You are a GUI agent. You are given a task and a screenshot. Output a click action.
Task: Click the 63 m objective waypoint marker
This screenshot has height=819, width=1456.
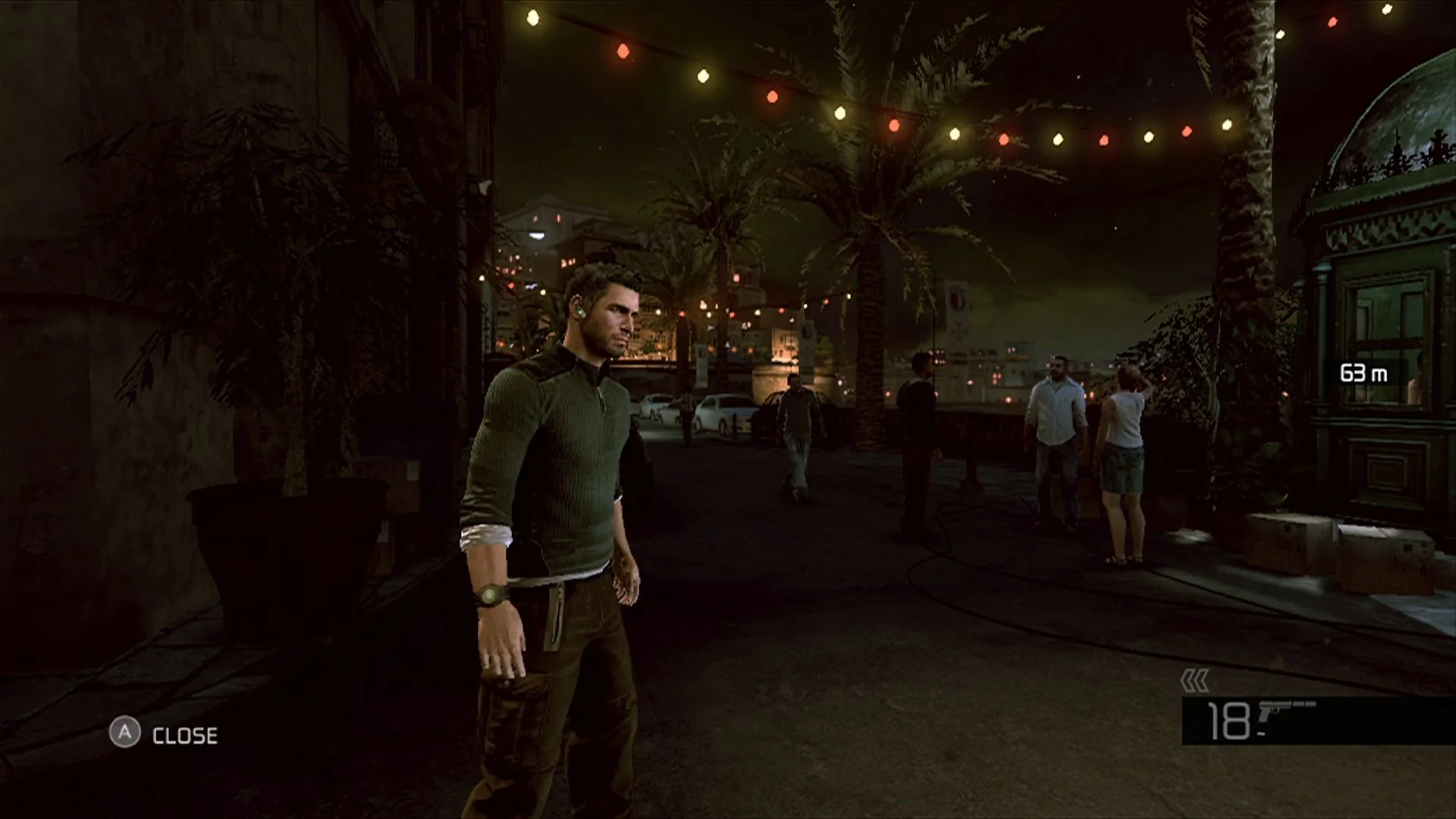[x=1363, y=373]
